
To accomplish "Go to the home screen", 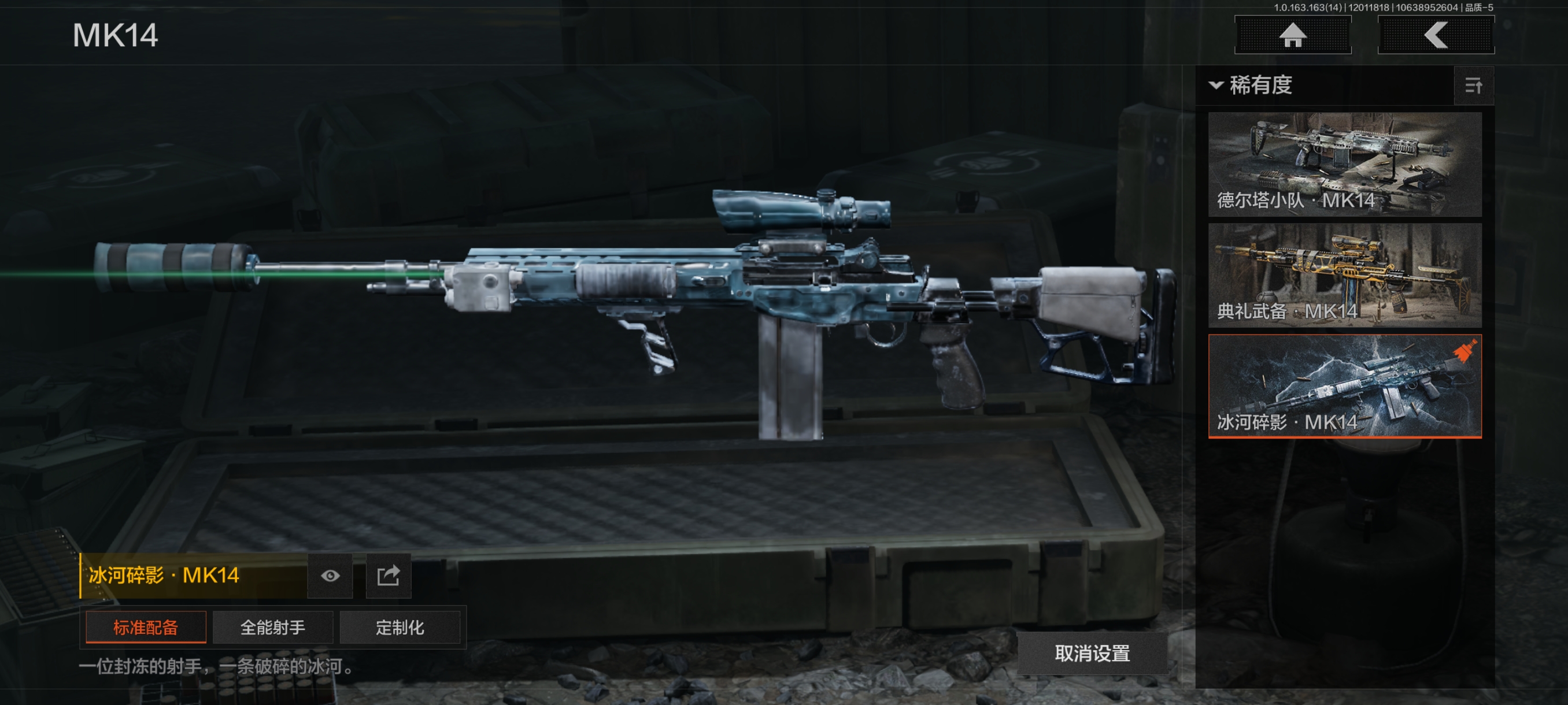I will 1292,35.
